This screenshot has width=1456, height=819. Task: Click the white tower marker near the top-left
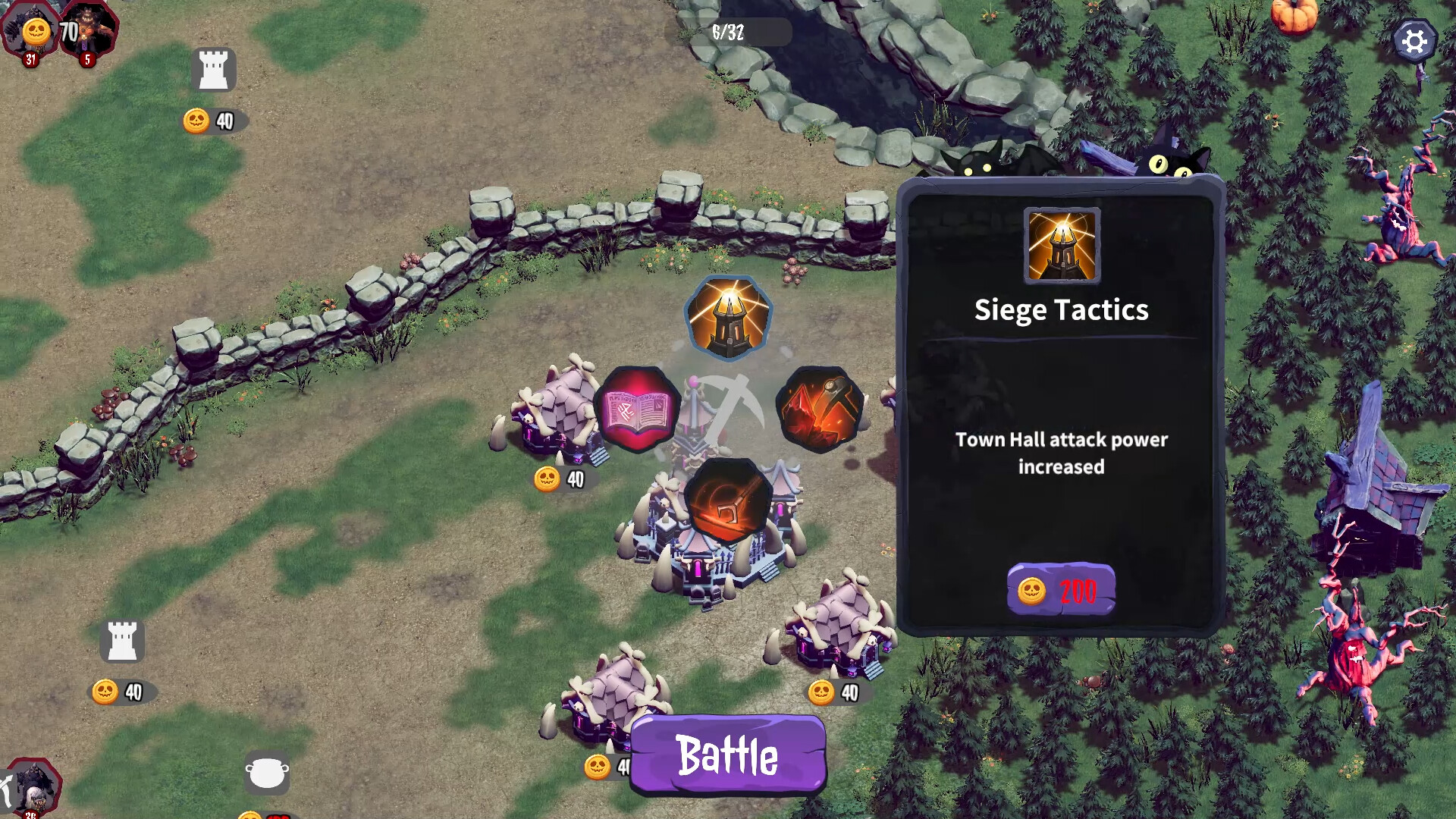215,69
